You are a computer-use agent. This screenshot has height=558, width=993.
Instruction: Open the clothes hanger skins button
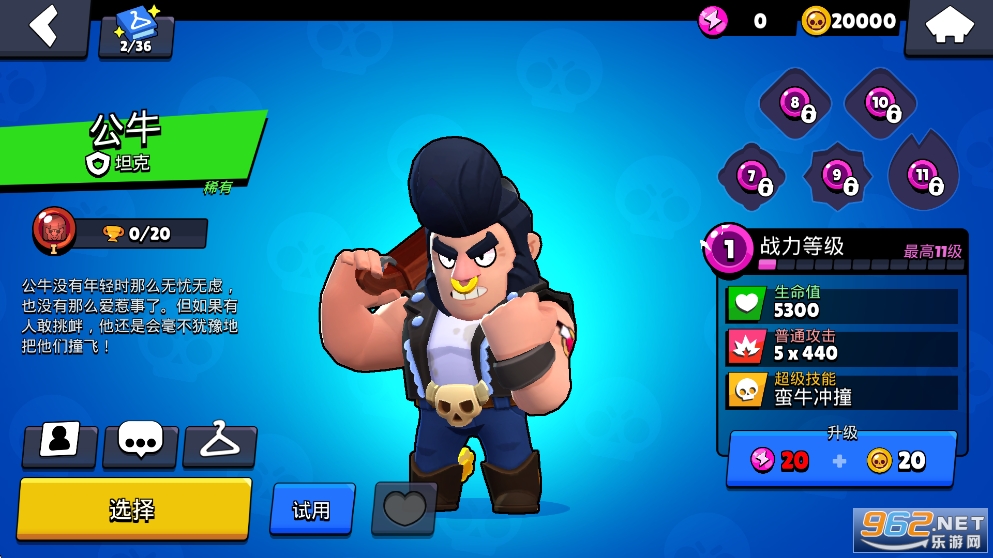[x=220, y=444]
